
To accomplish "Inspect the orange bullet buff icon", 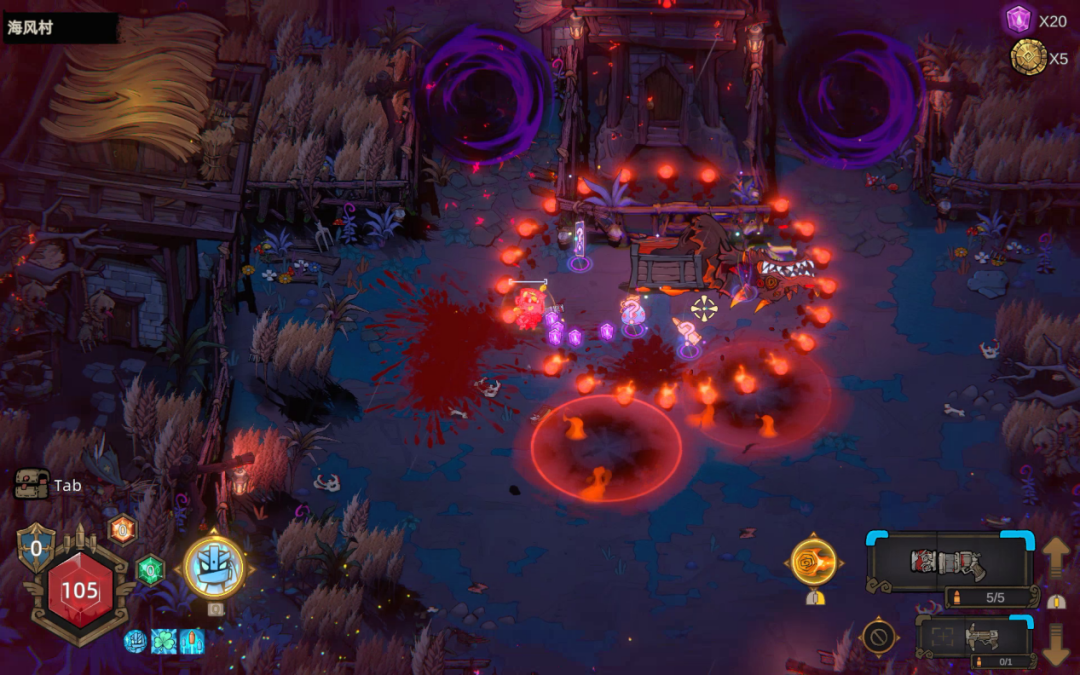I will 191,642.
